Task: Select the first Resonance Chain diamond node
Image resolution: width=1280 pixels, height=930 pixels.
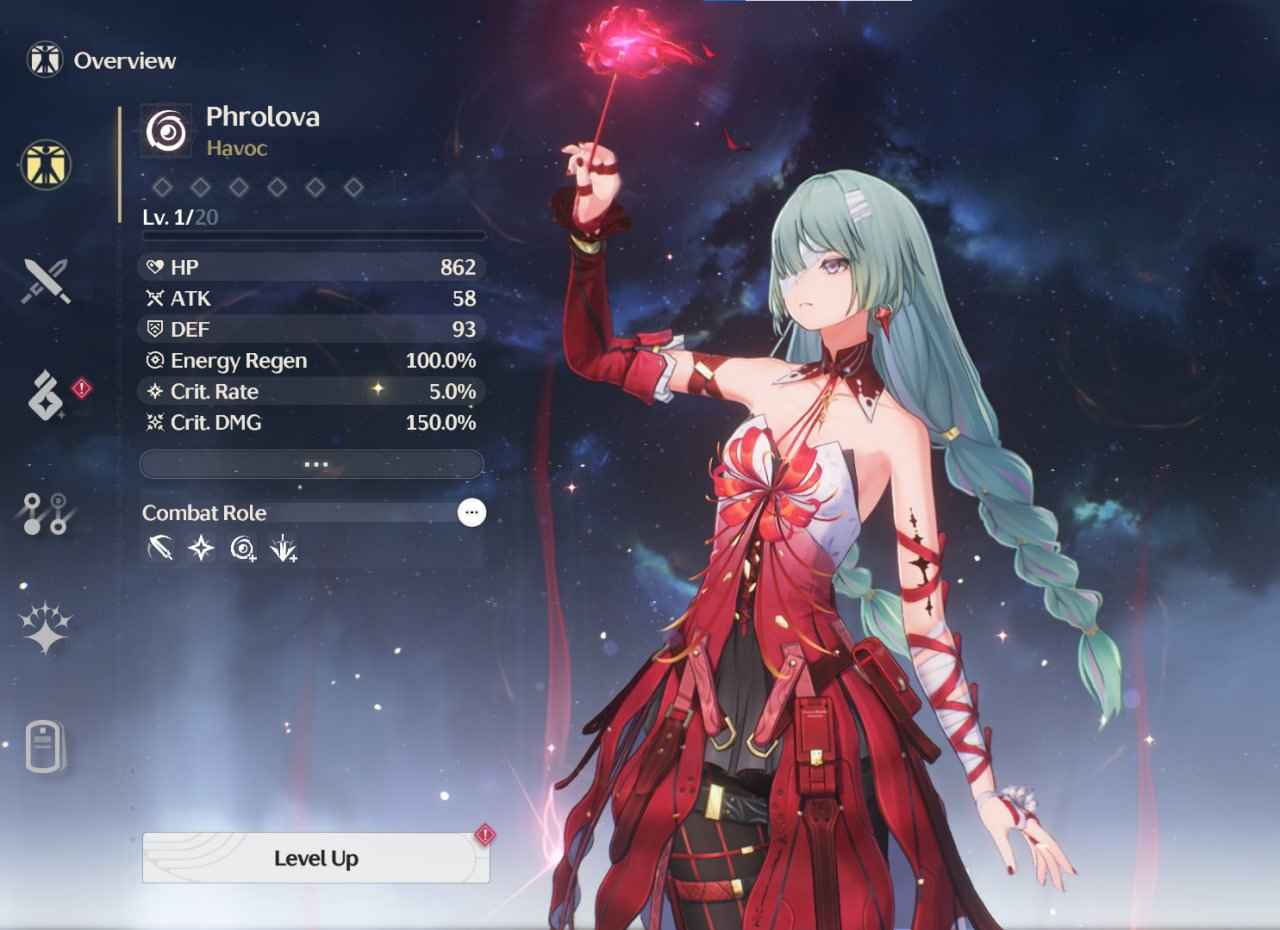Action: 163,187
